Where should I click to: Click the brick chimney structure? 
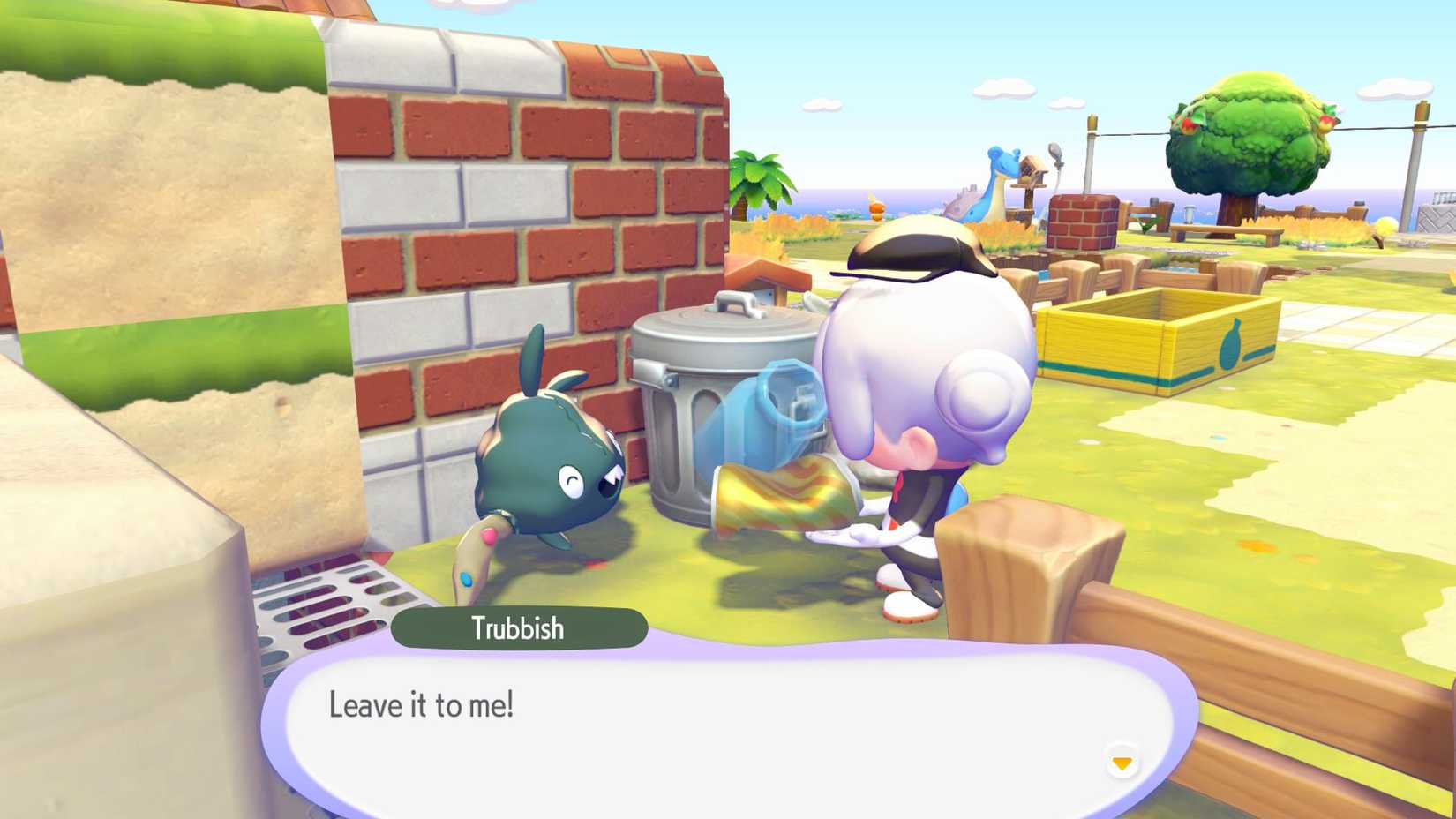click(x=1084, y=221)
